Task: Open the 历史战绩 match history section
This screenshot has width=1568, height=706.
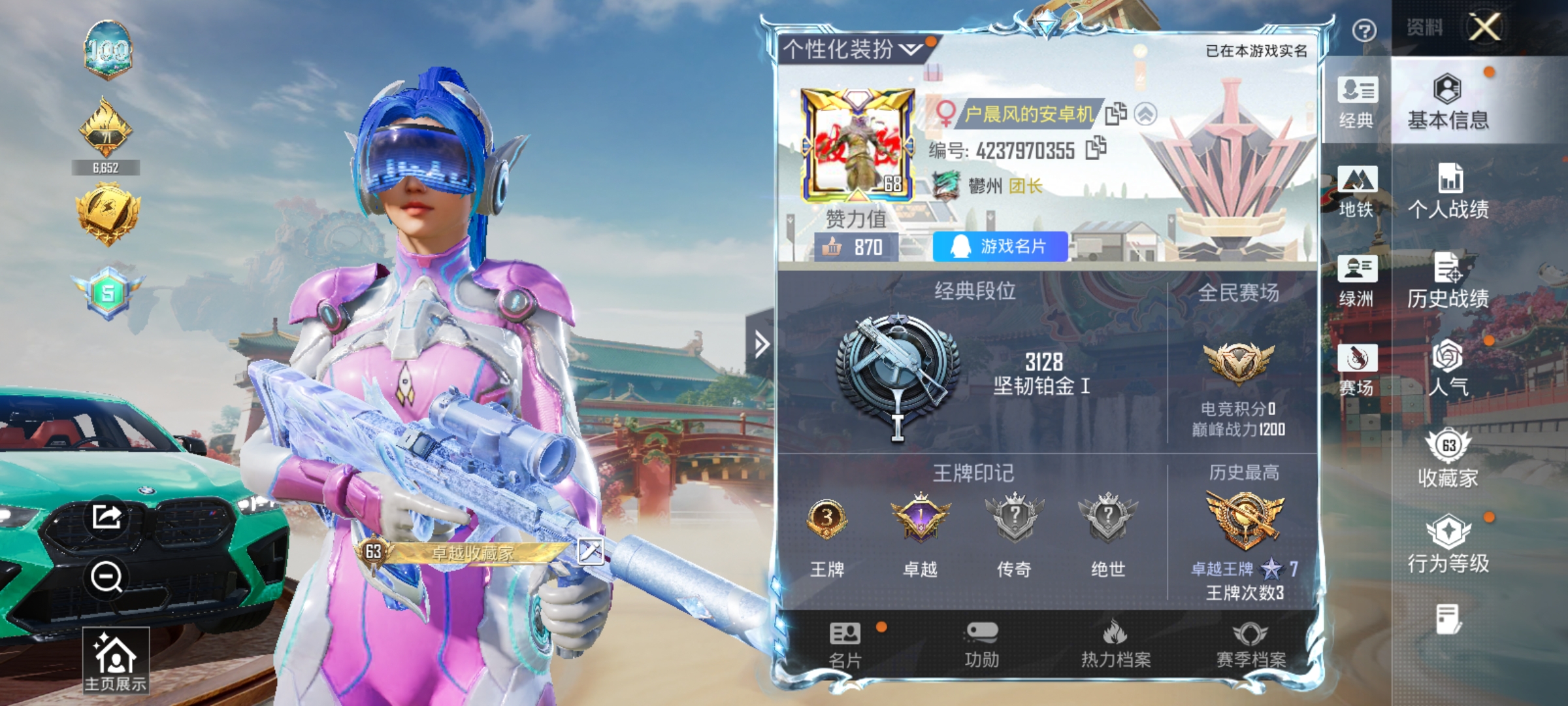Action: click(x=1448, y=280)
